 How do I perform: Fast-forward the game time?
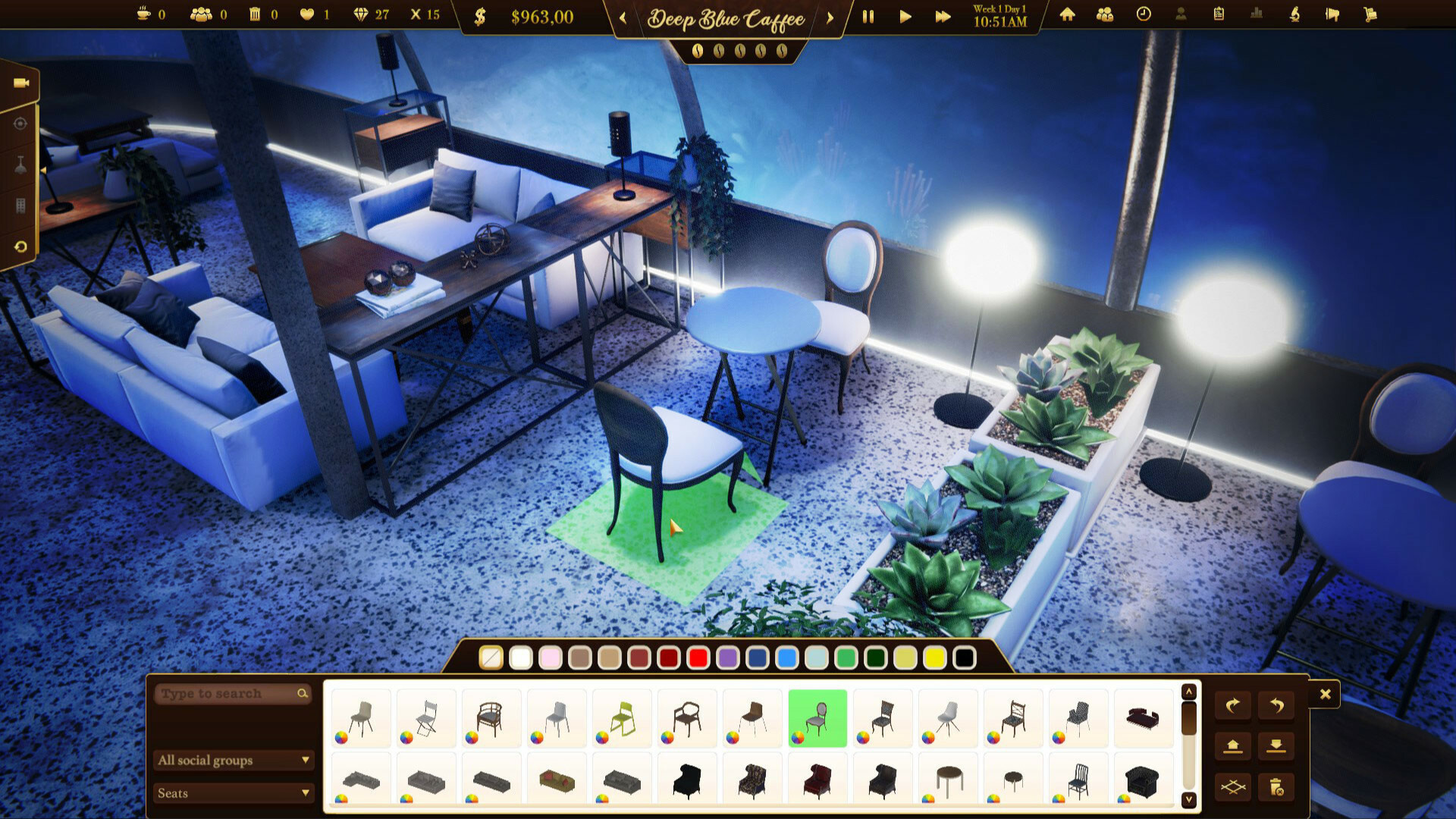coord(943,16)
